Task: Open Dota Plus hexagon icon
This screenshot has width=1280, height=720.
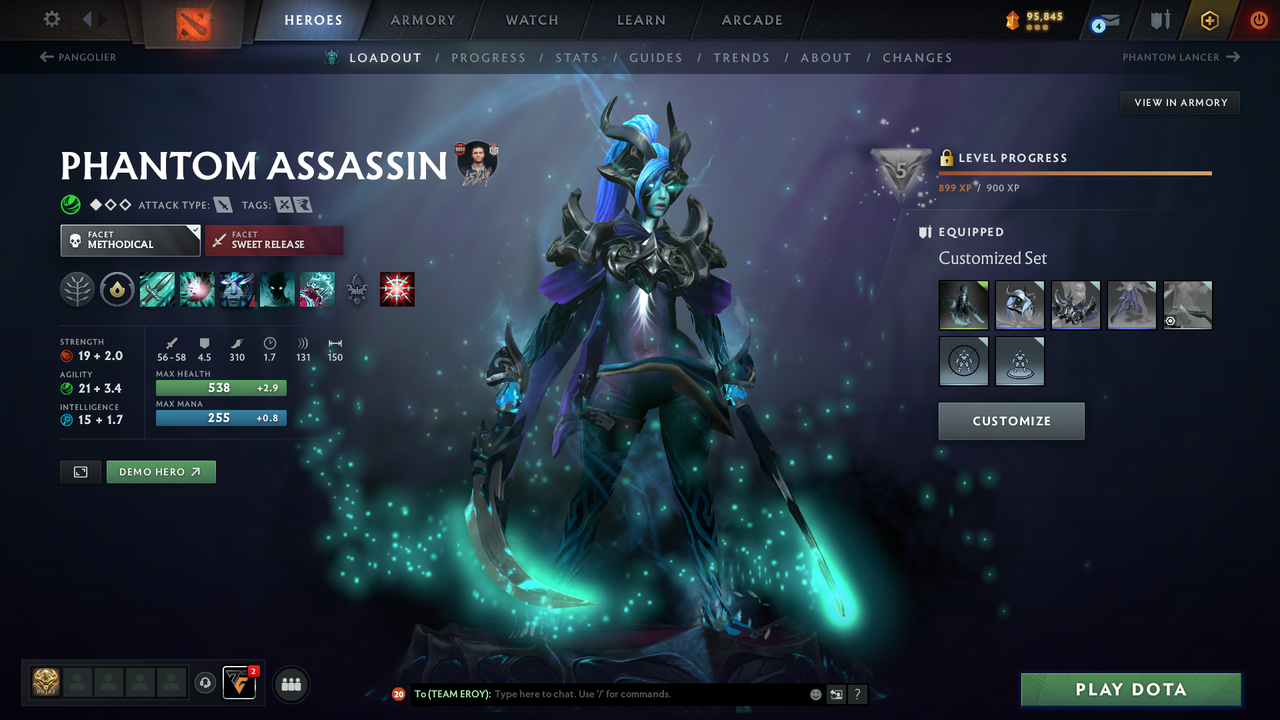Action: click(1209, 19)
